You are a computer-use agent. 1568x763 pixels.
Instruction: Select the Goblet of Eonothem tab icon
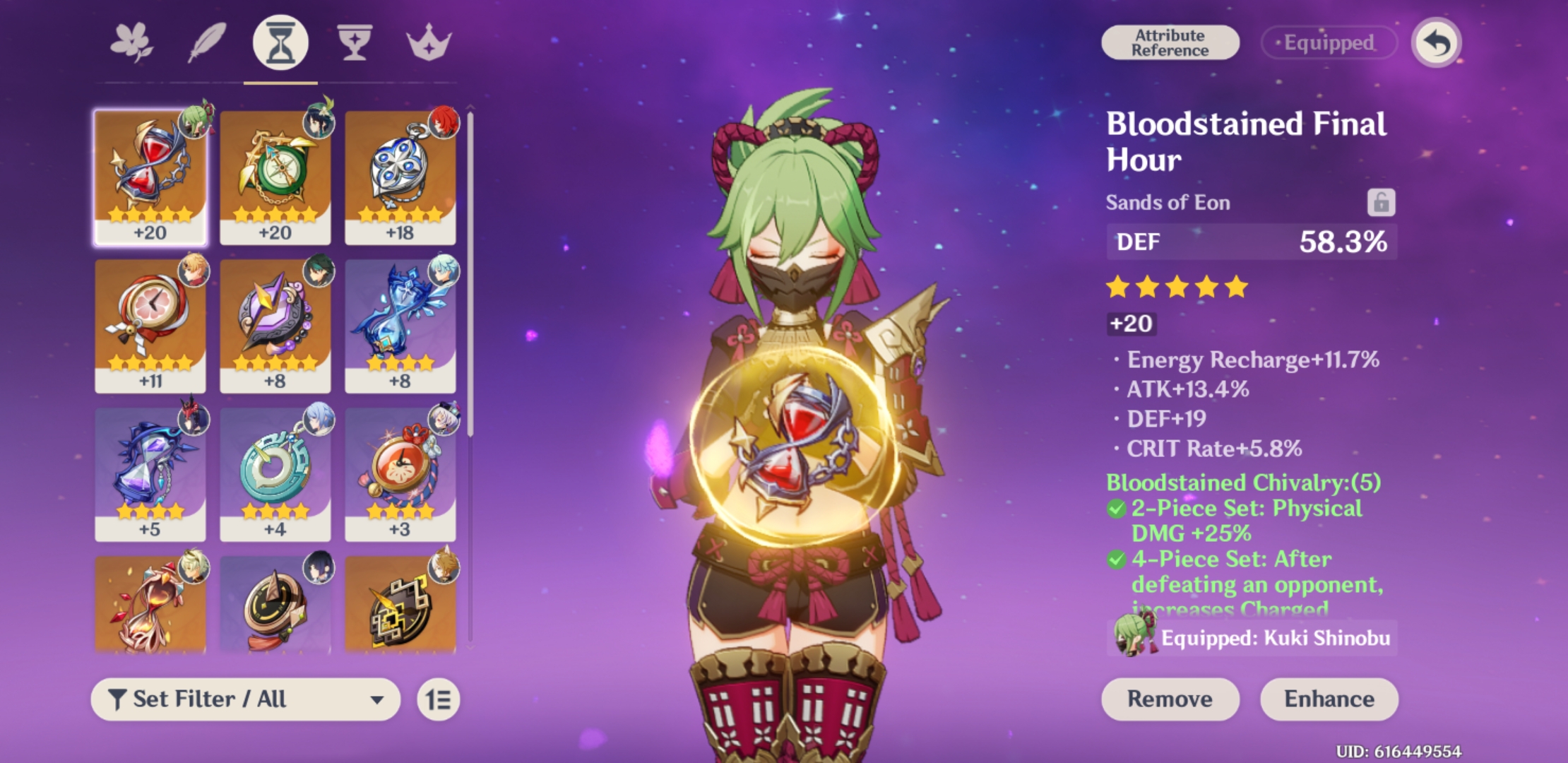tap(355, 42)
